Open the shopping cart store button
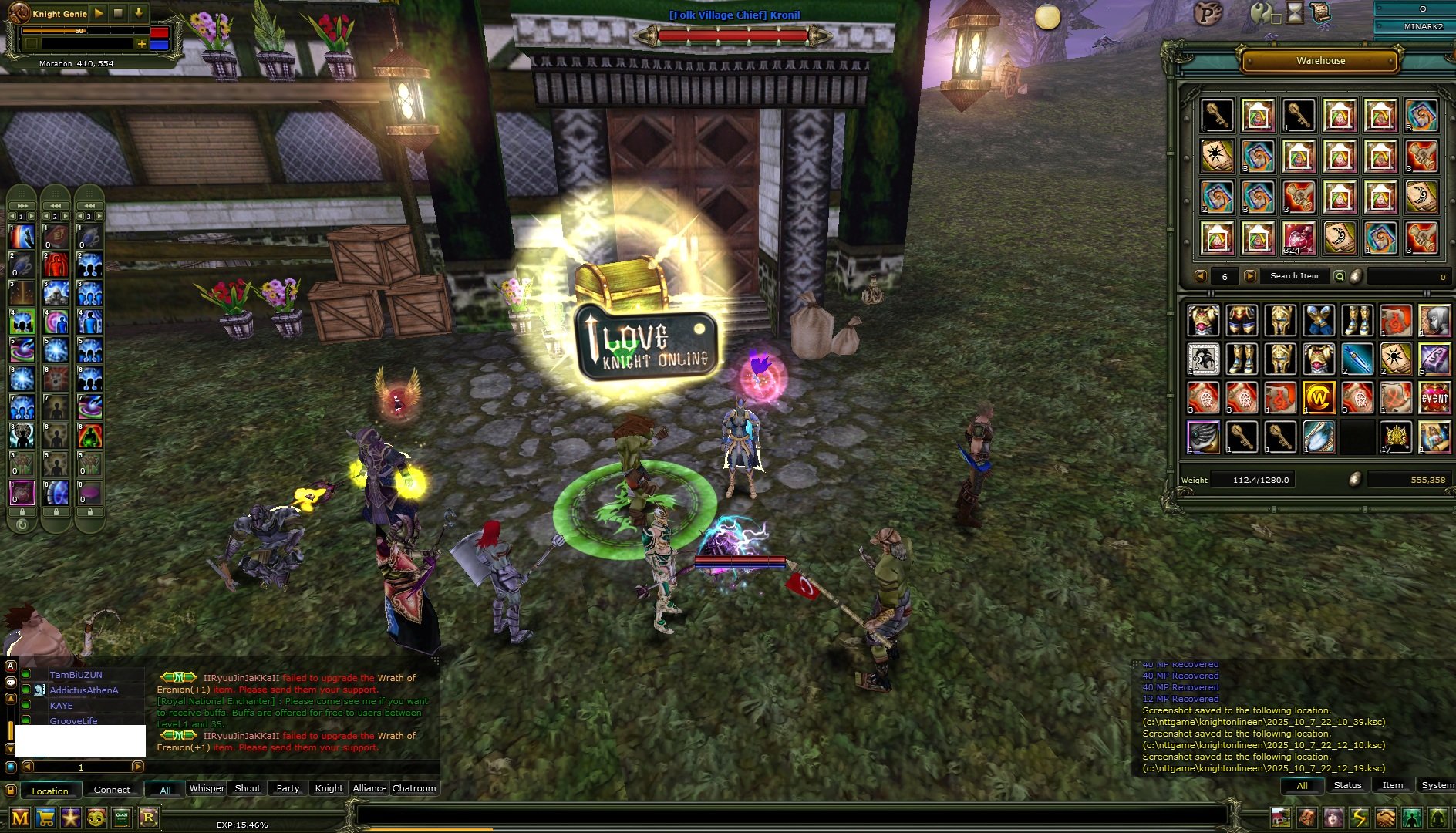Viewport: 1456px width, 833px height. coord(46,818)
